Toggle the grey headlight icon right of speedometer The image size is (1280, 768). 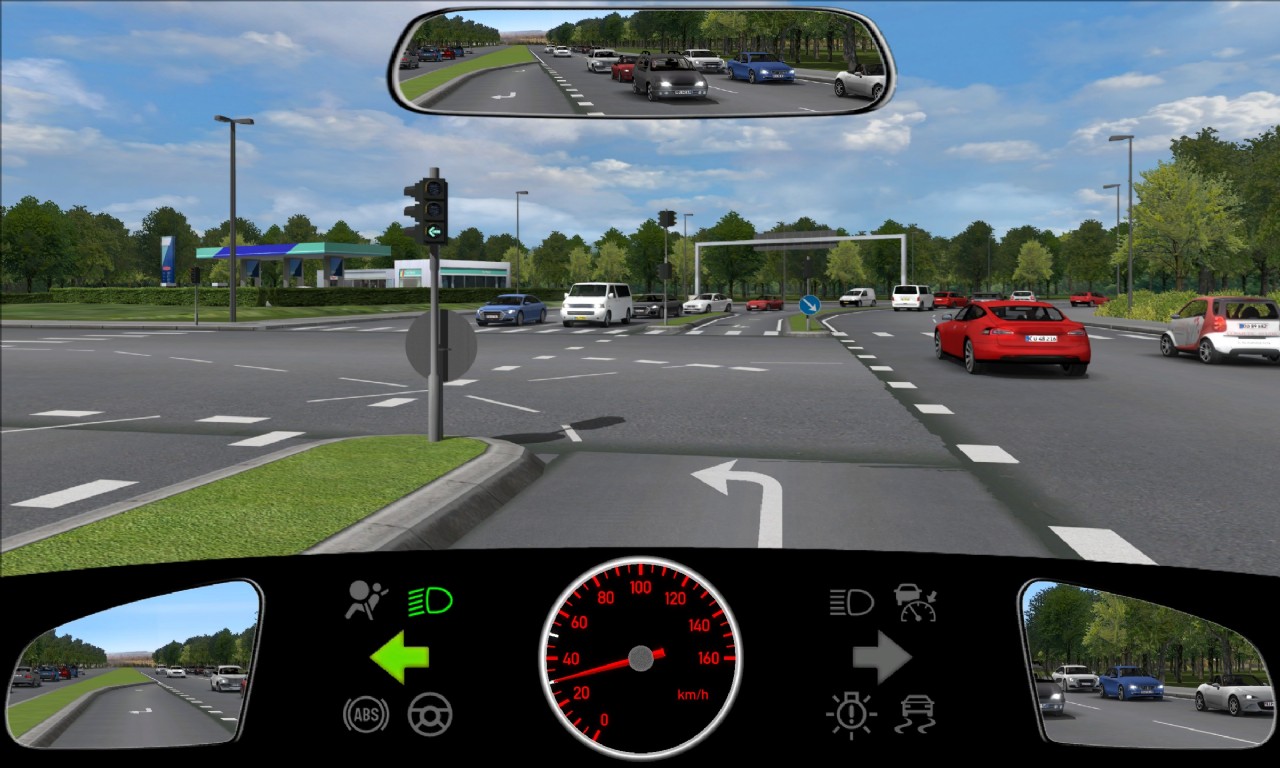851,601
